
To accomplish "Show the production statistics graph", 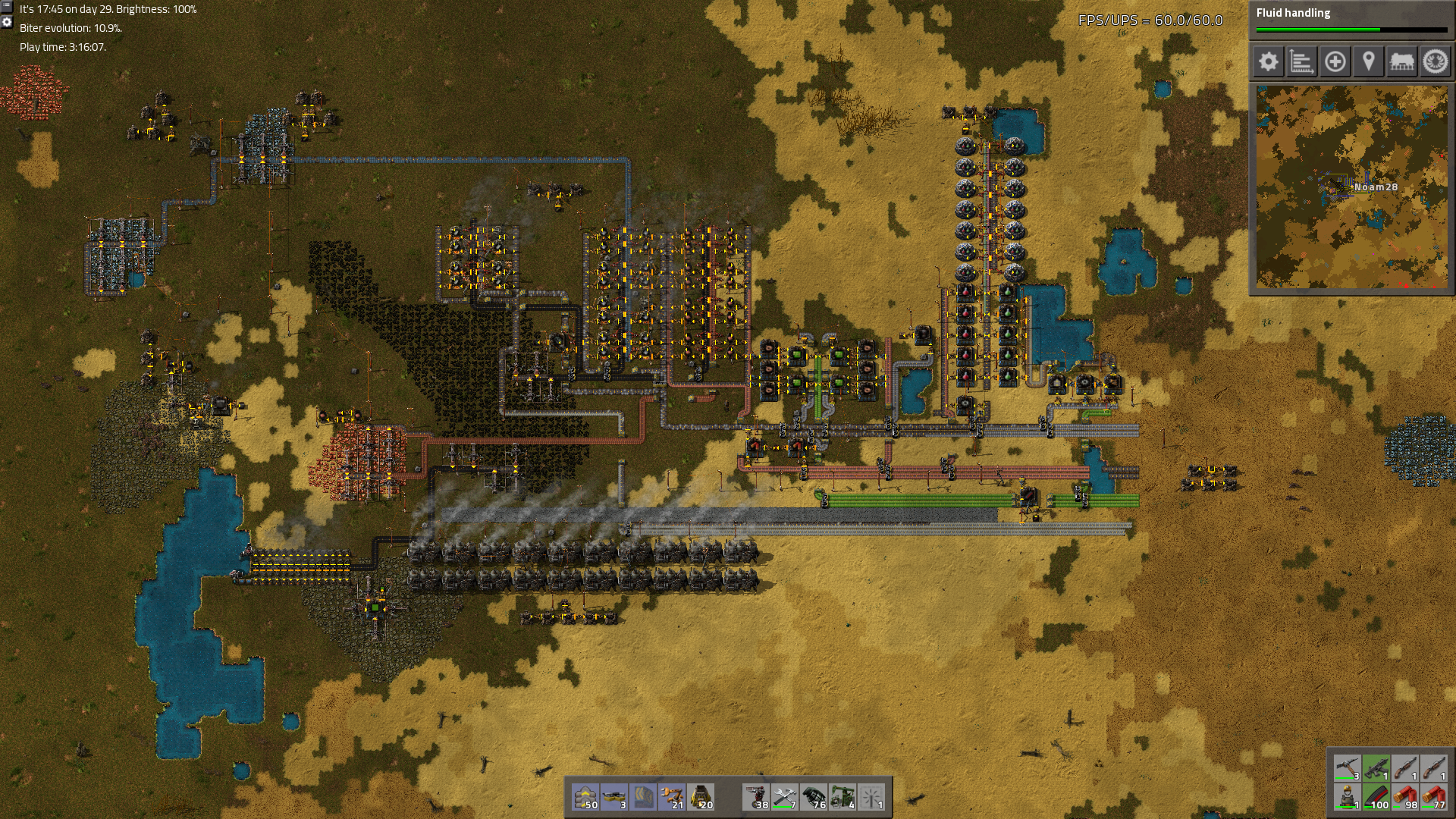I will [1301, 61].
